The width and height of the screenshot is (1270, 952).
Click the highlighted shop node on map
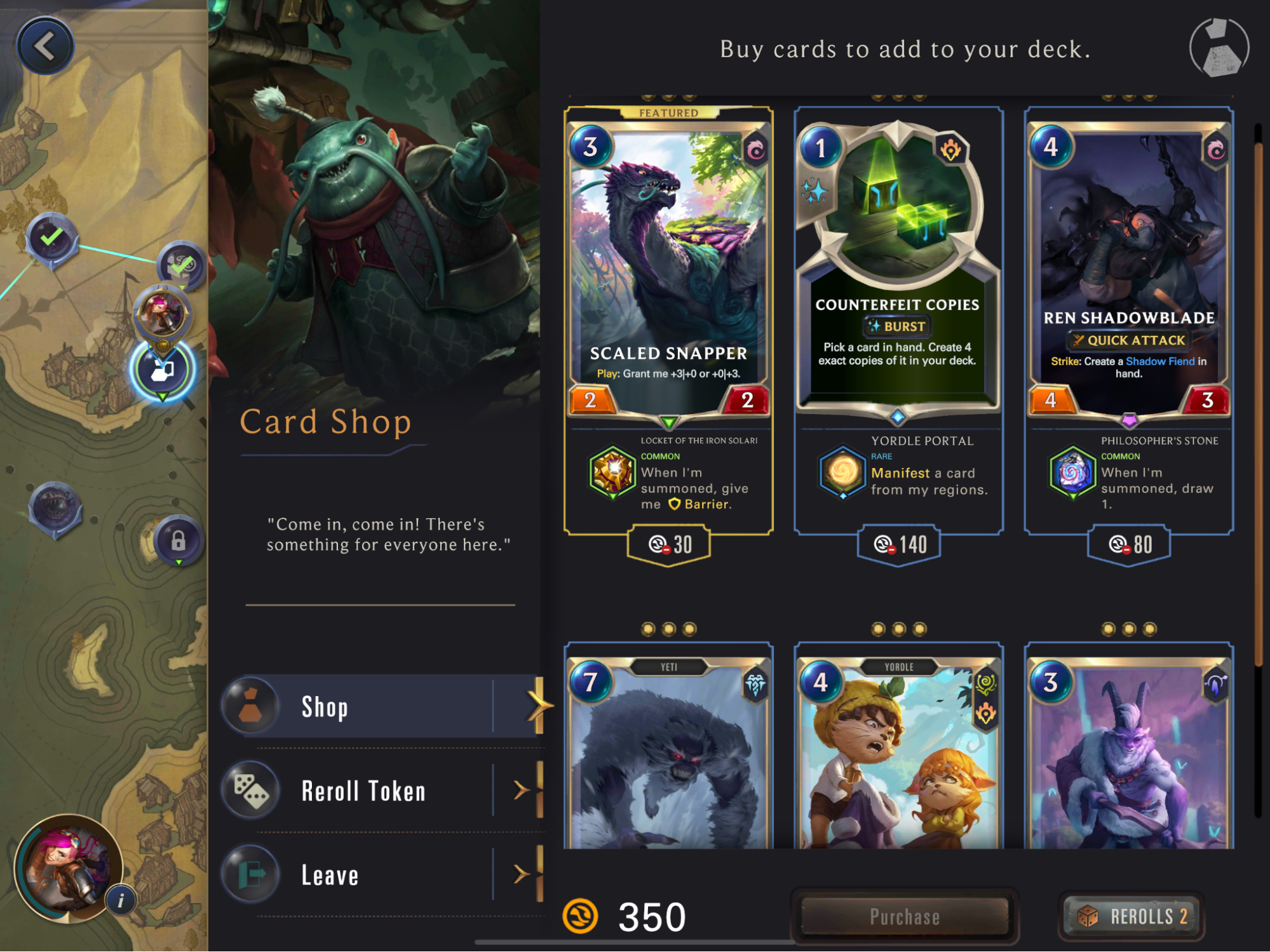click(x=162, y=370)
